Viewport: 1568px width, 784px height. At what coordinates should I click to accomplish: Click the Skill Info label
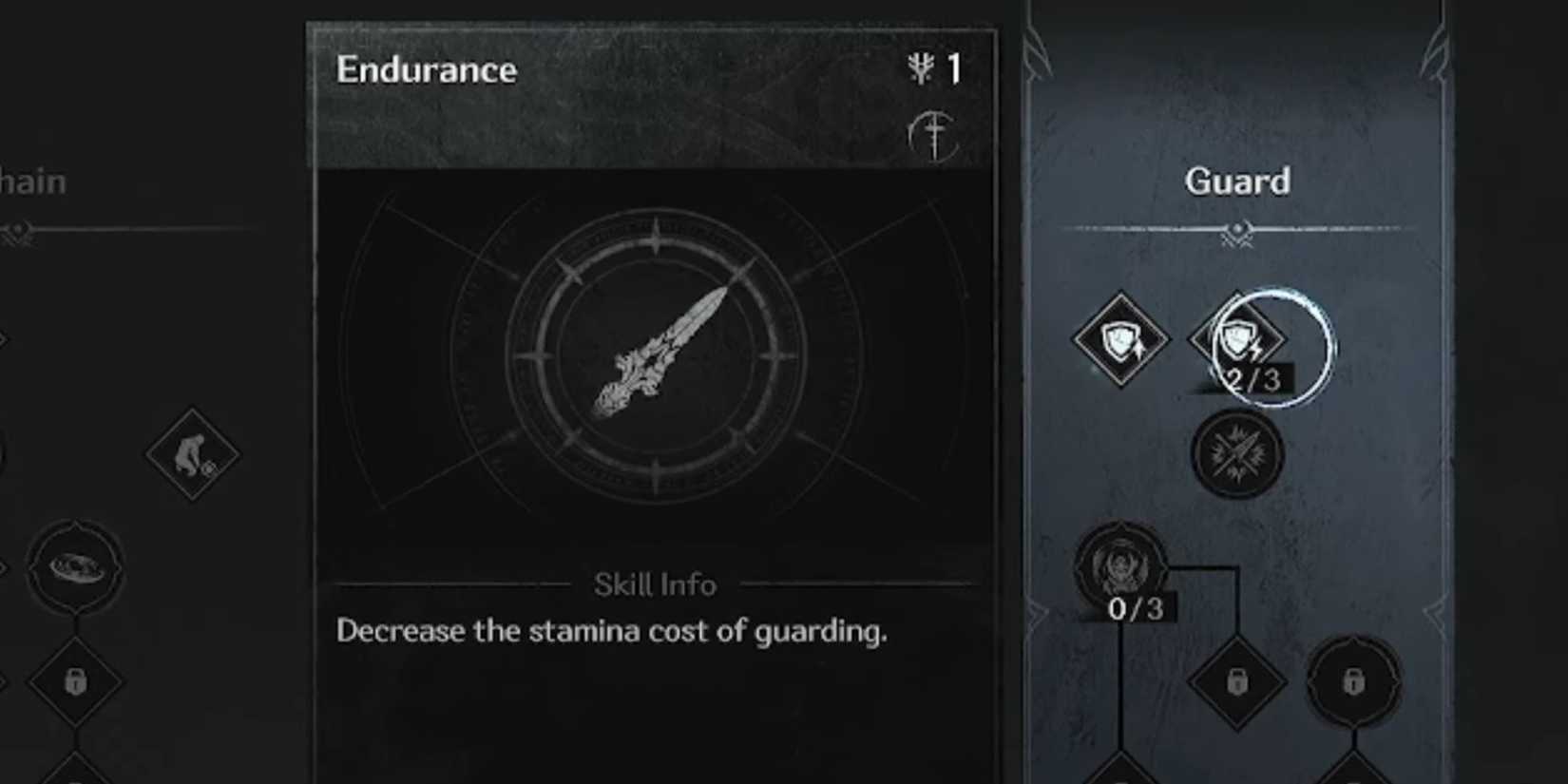[x=655, y=585]
